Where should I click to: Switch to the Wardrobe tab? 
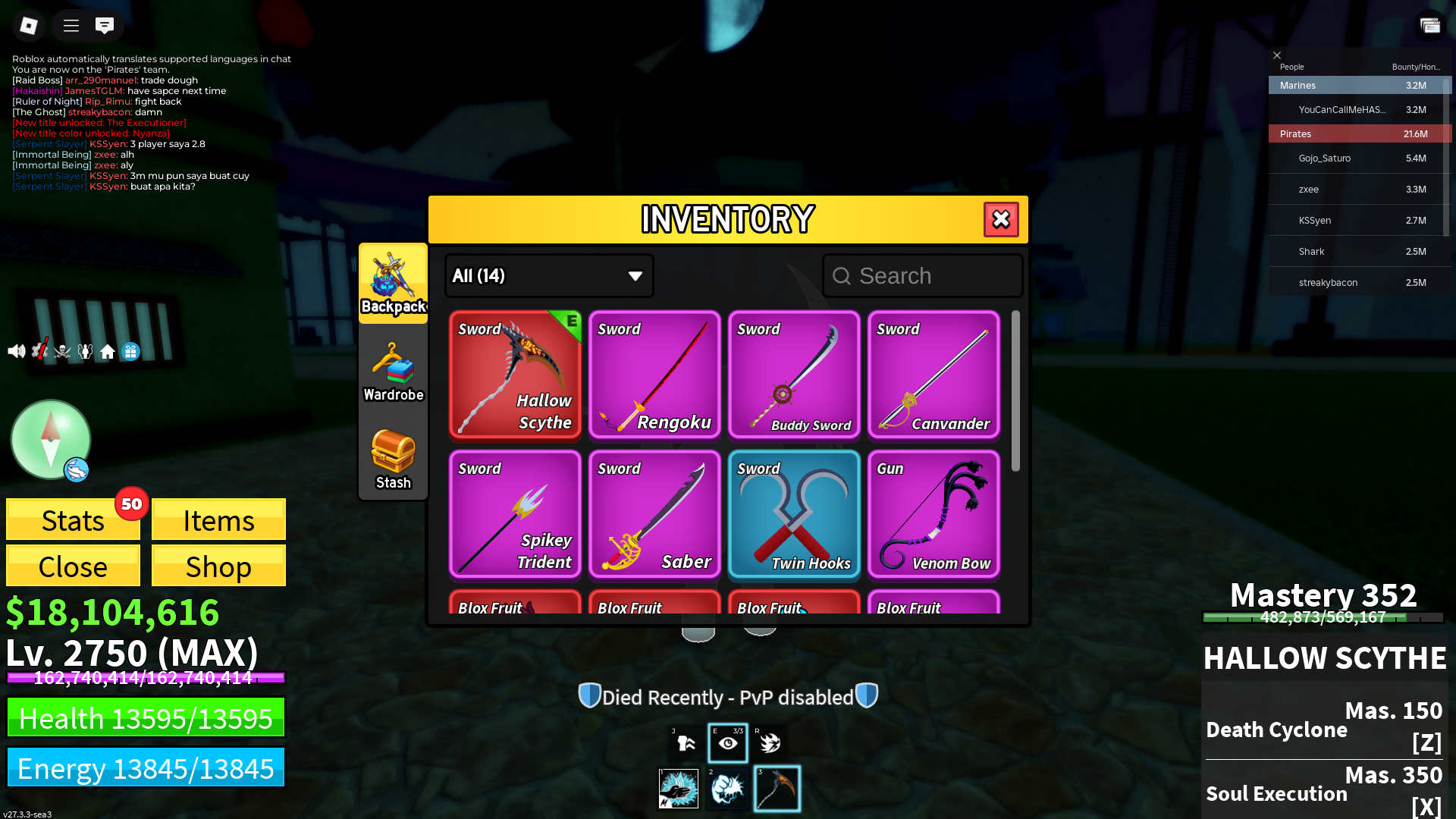point(393,372)
